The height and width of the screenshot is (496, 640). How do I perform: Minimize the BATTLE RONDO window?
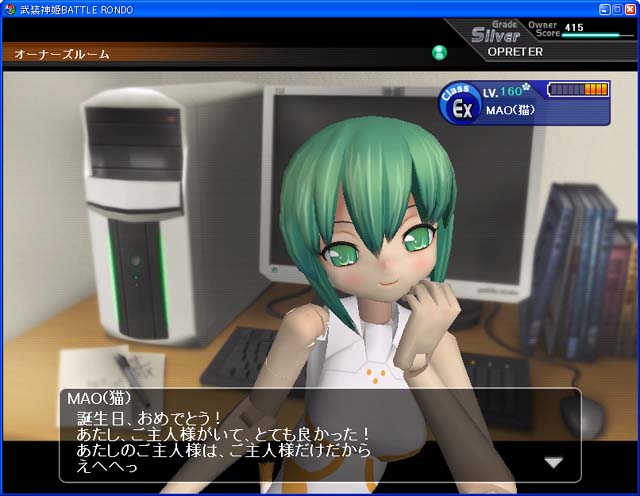605,8
